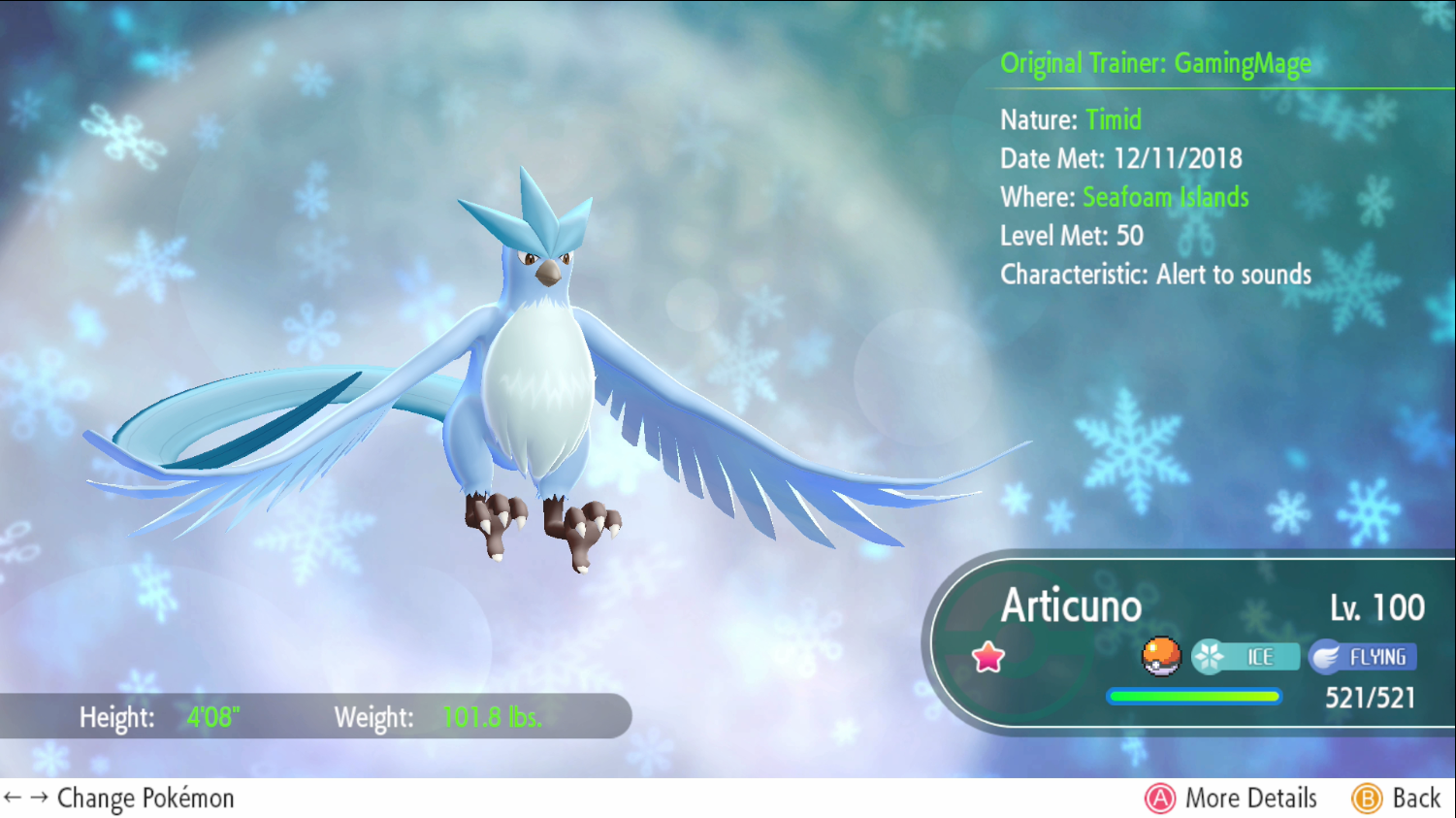Screen dimensions: 1456x818
Task: Select the Timid nature text
Action: coord(1114,120)
